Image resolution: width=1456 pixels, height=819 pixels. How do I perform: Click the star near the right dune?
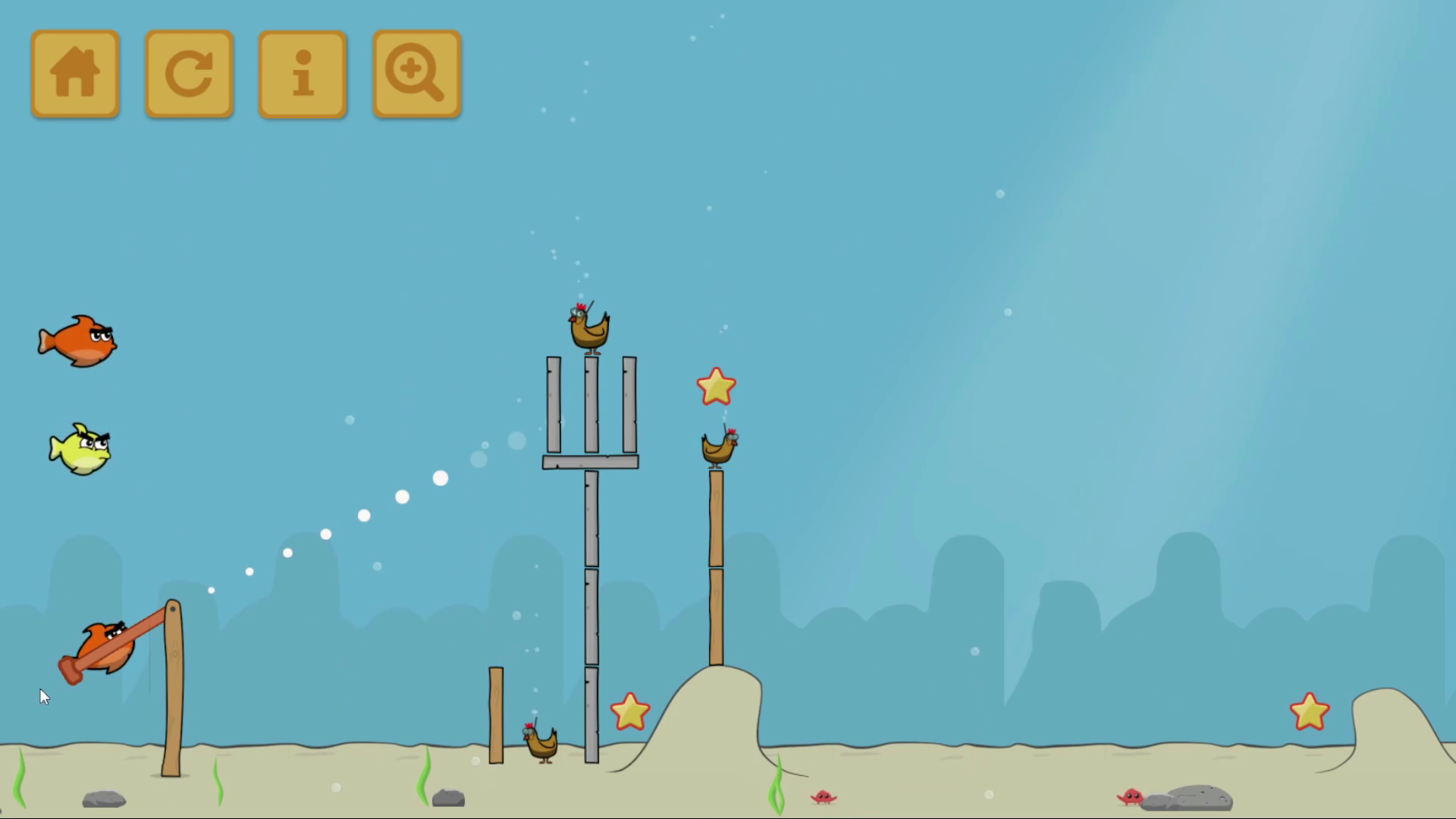[x=1309, y=711]
